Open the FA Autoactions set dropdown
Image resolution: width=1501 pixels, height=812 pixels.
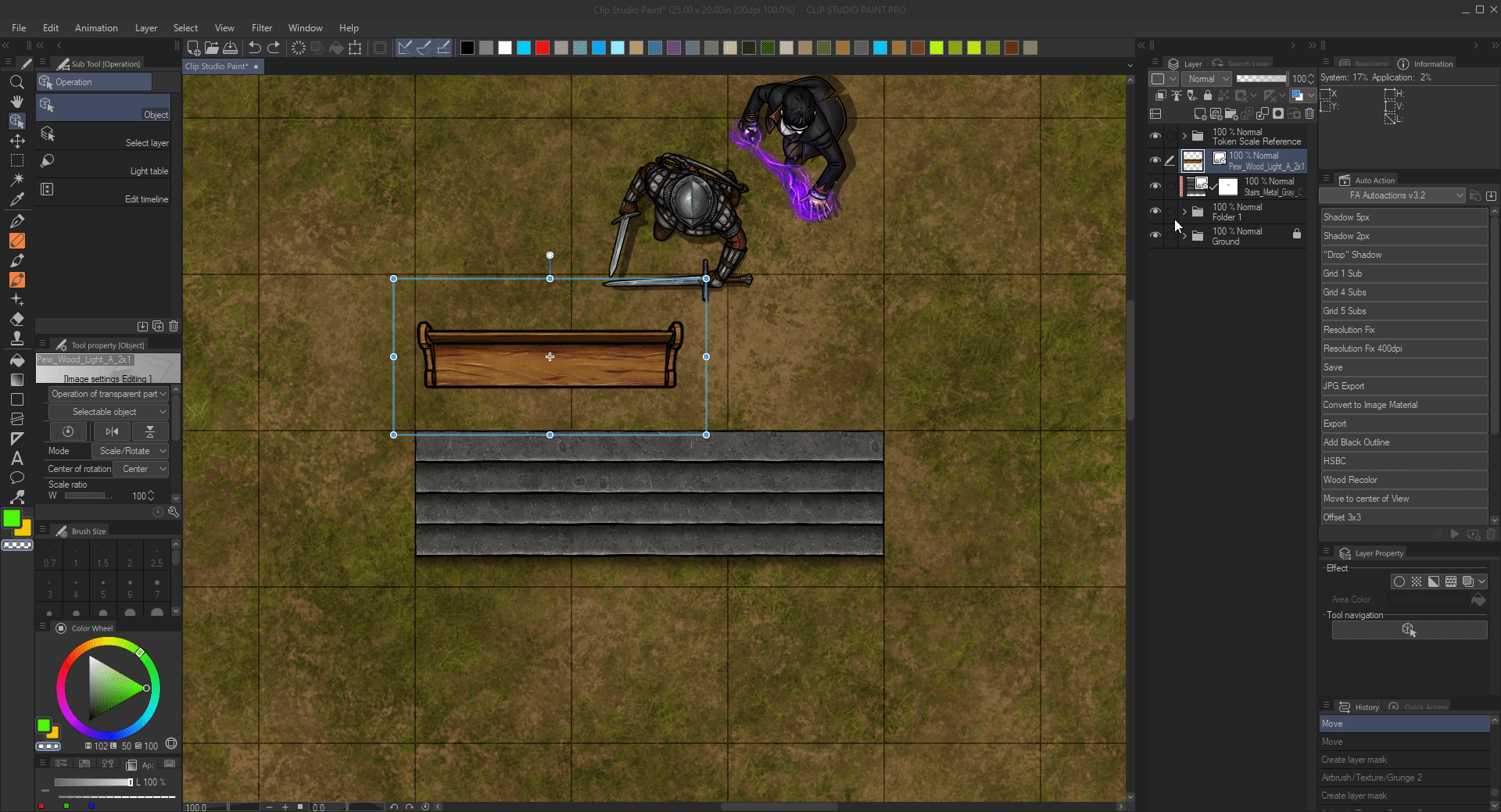point(1392,195)
